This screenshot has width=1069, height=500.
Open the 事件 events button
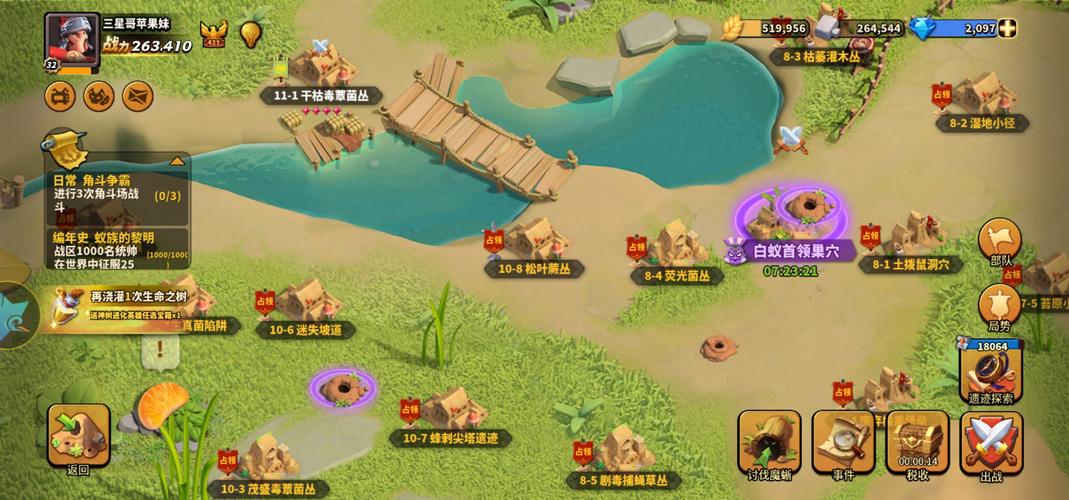click(843, 440)
